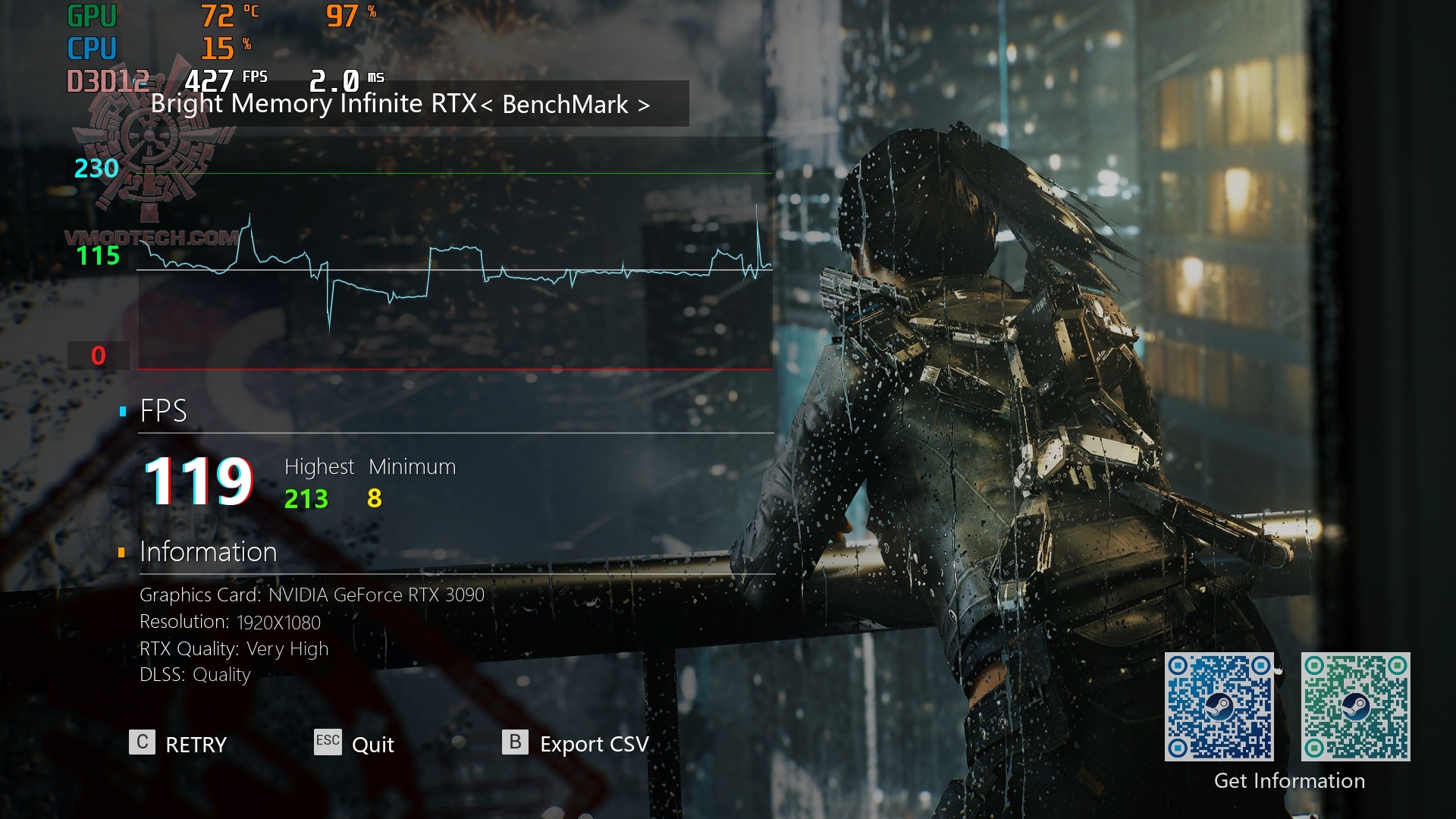Click Export CSV to save results
The width and height of the screenshot is (1456, 819).
pos(593,744)
